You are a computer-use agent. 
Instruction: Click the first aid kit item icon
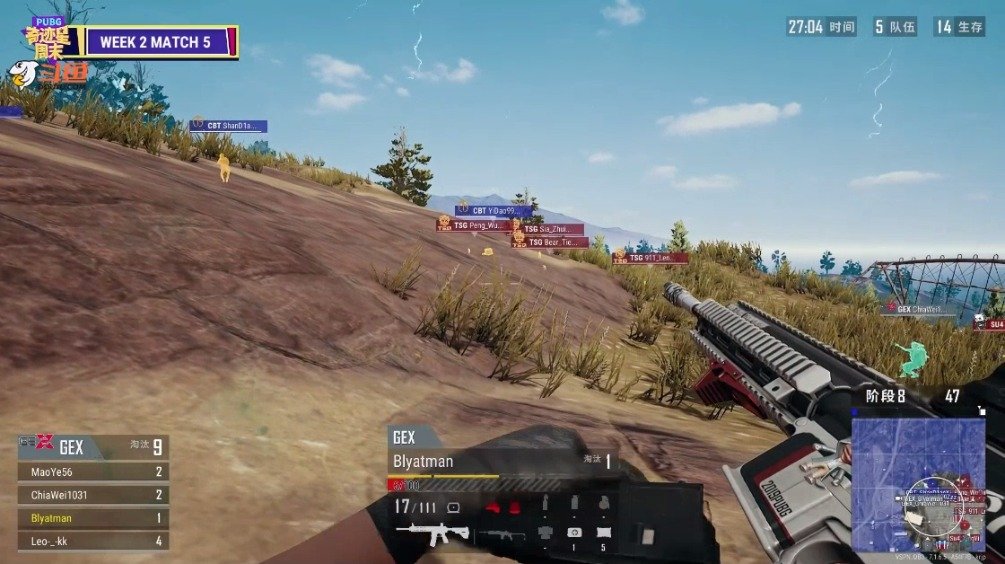point(575,533)
